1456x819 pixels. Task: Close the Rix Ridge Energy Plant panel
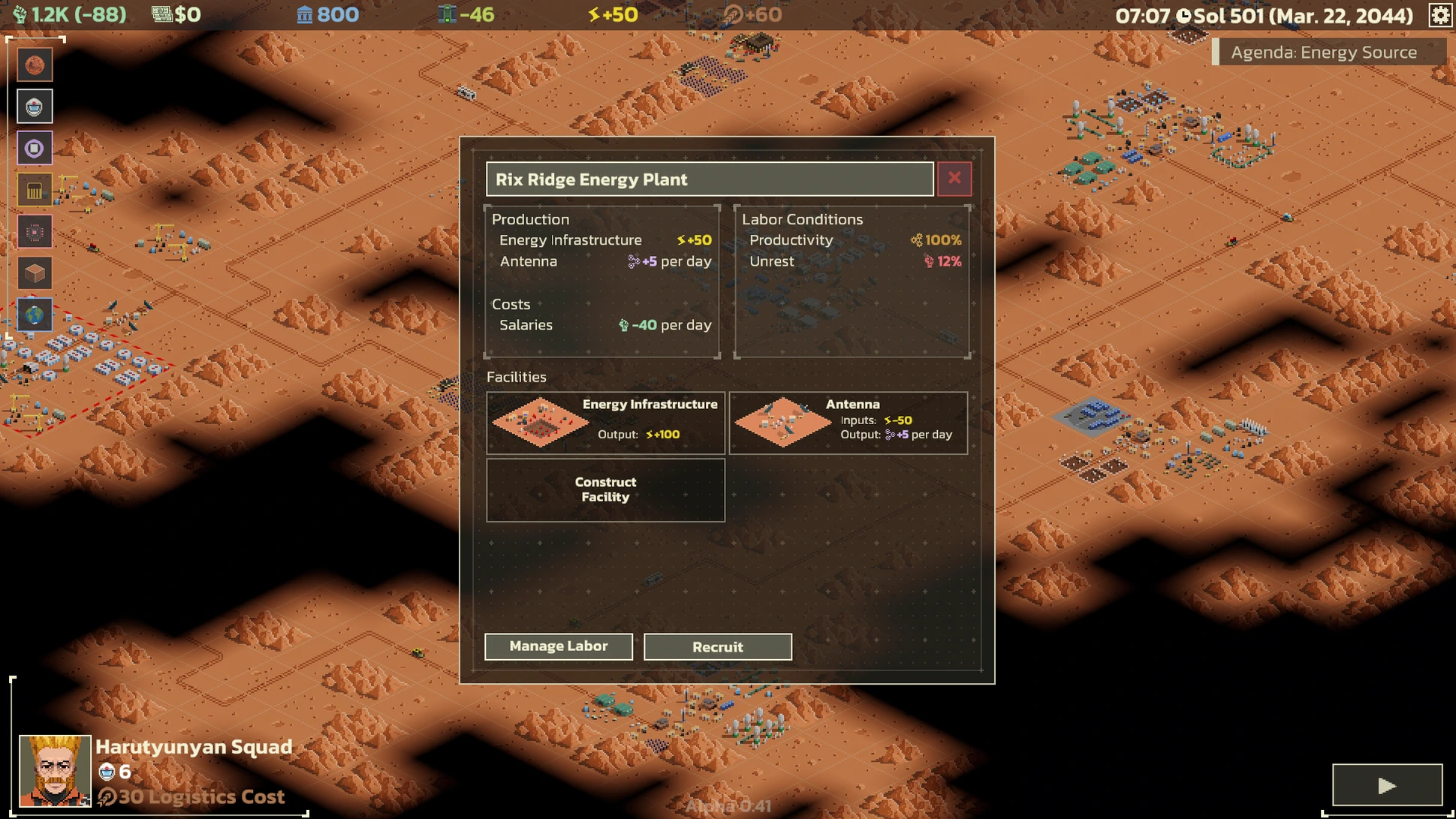coord(954,179)
